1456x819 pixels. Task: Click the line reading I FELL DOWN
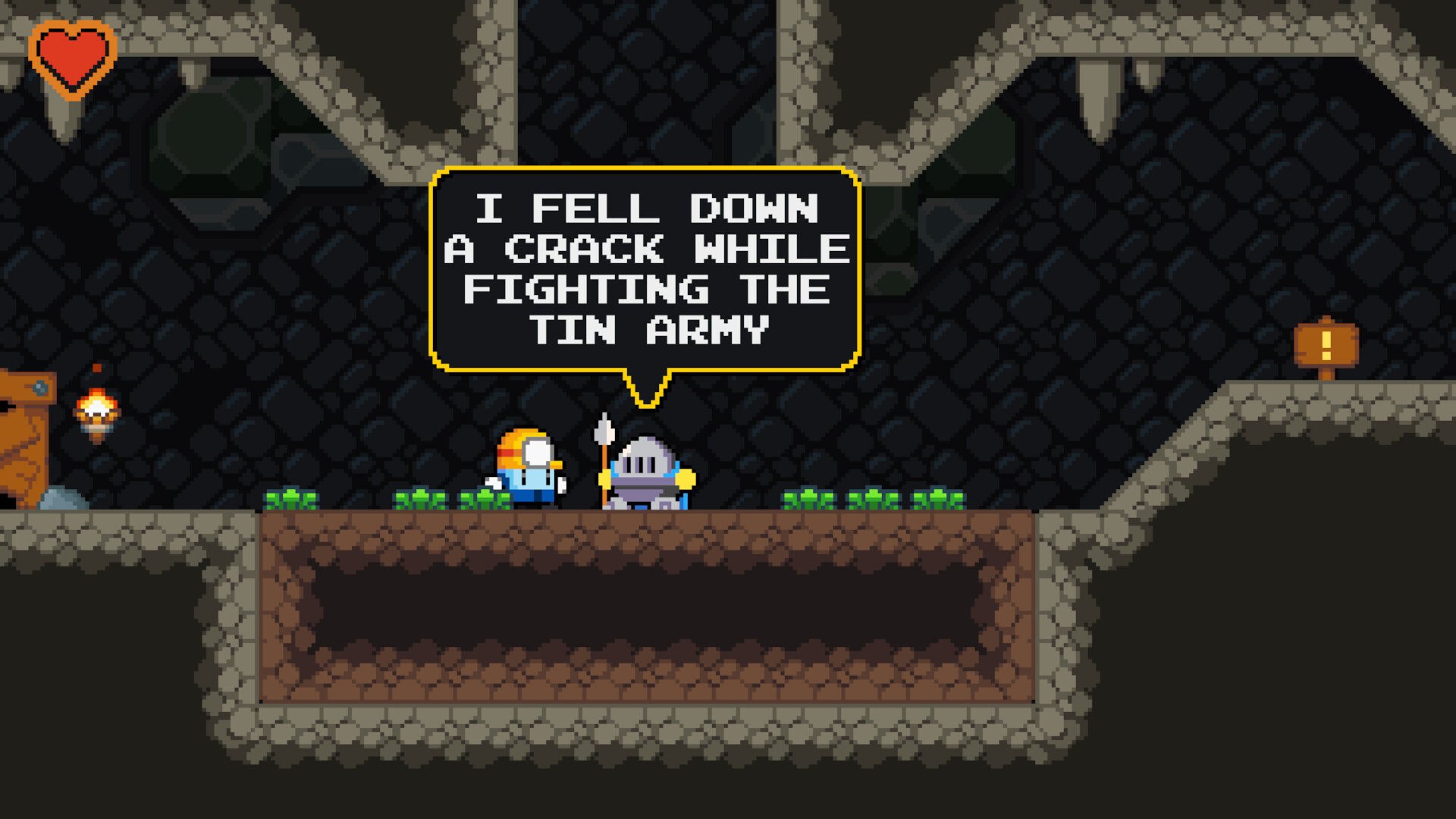click(645, 210)
